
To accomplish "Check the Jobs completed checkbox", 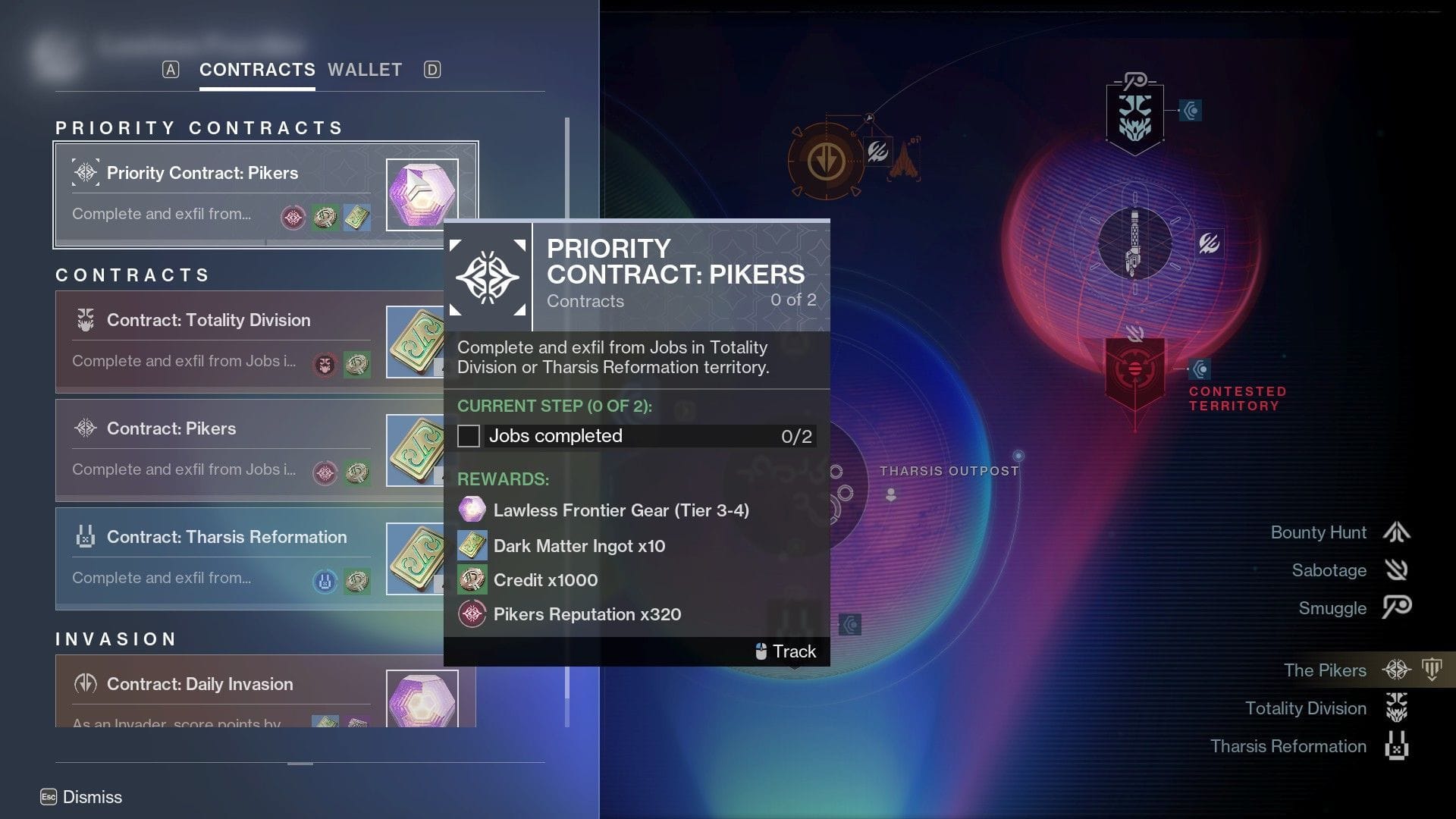I will (x=469, y=436).
